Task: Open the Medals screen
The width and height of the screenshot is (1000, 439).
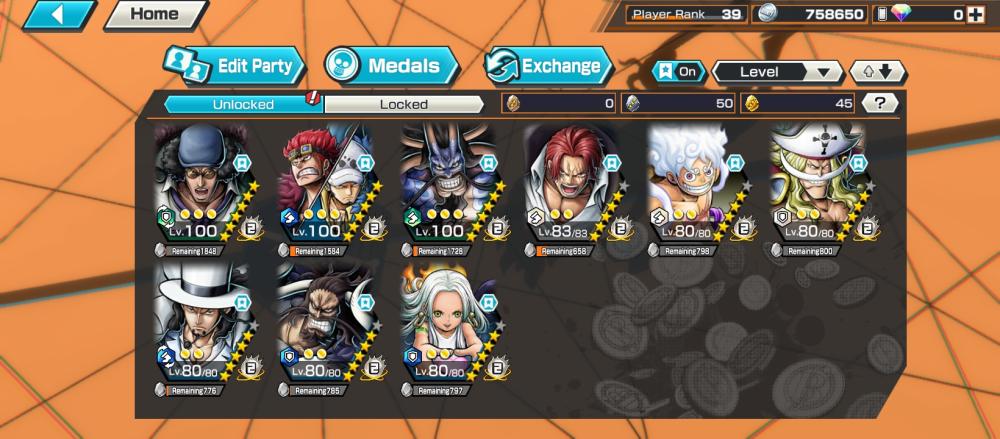Action: point(391,67)
